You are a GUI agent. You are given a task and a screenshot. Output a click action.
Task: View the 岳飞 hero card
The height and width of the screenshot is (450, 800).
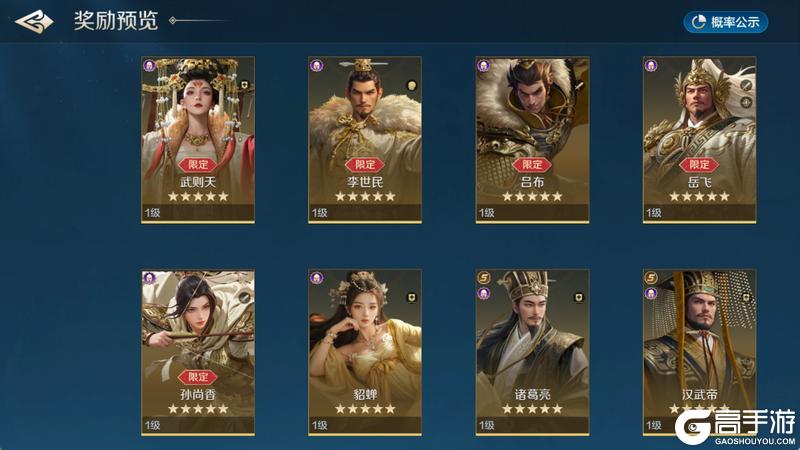click(699, 139)
